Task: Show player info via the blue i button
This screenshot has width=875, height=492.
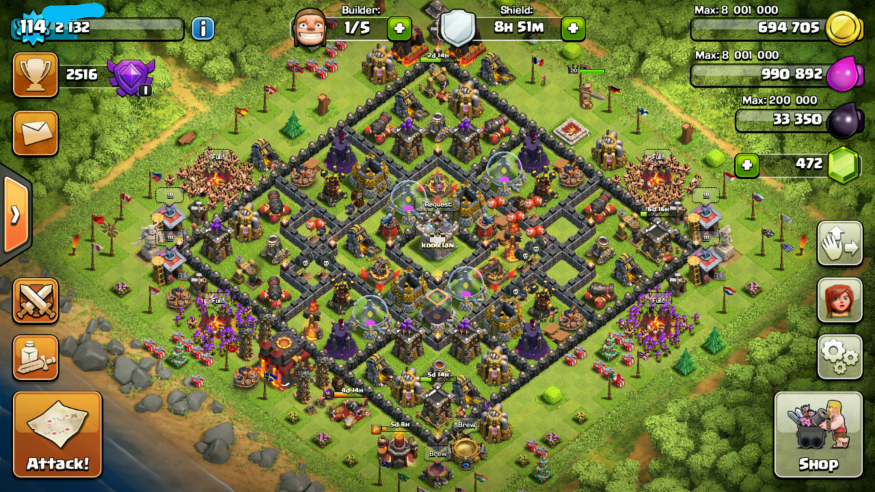Action: (x=203, y=28)
